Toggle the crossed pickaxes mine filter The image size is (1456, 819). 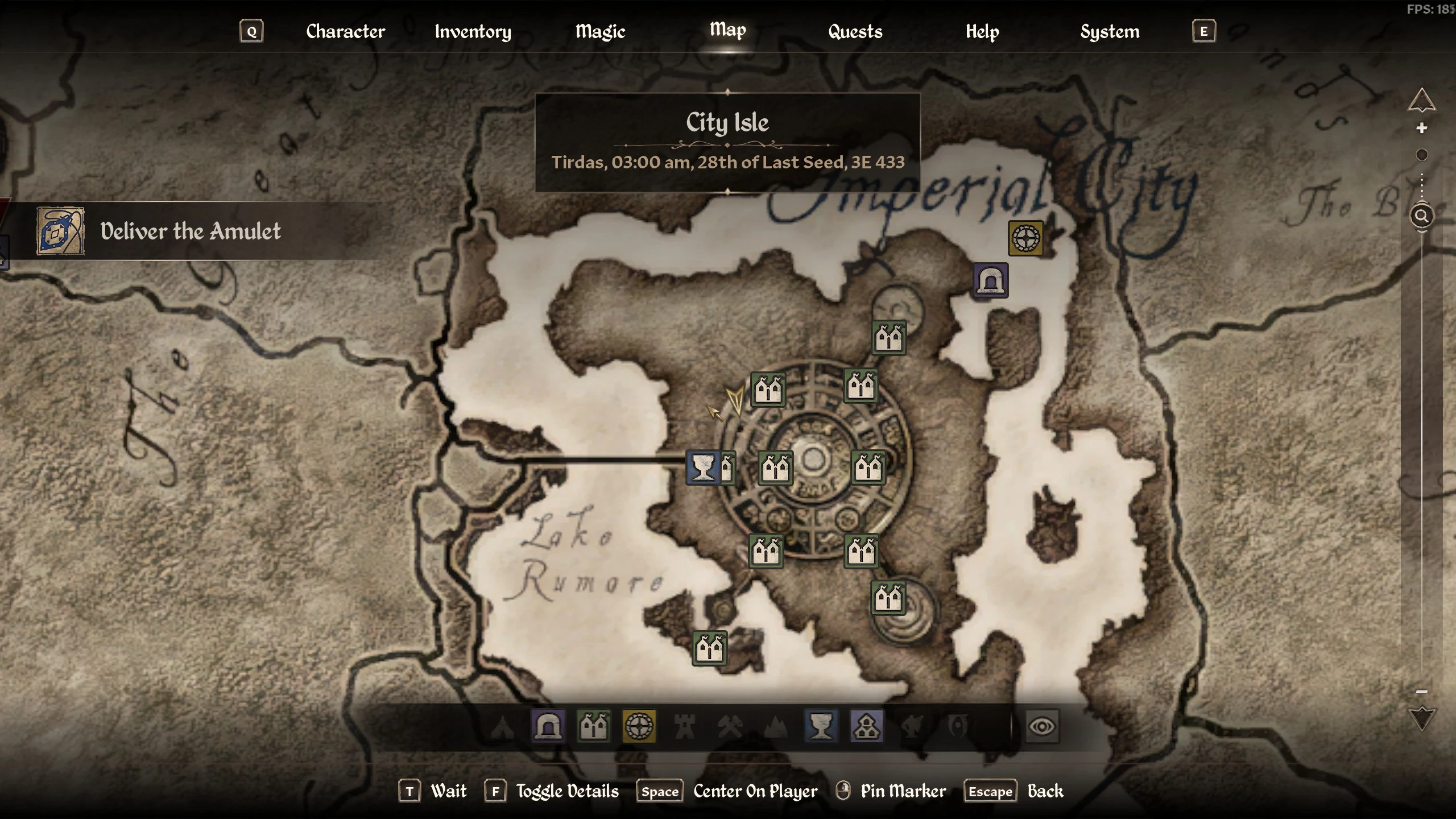tap(730, 726)
